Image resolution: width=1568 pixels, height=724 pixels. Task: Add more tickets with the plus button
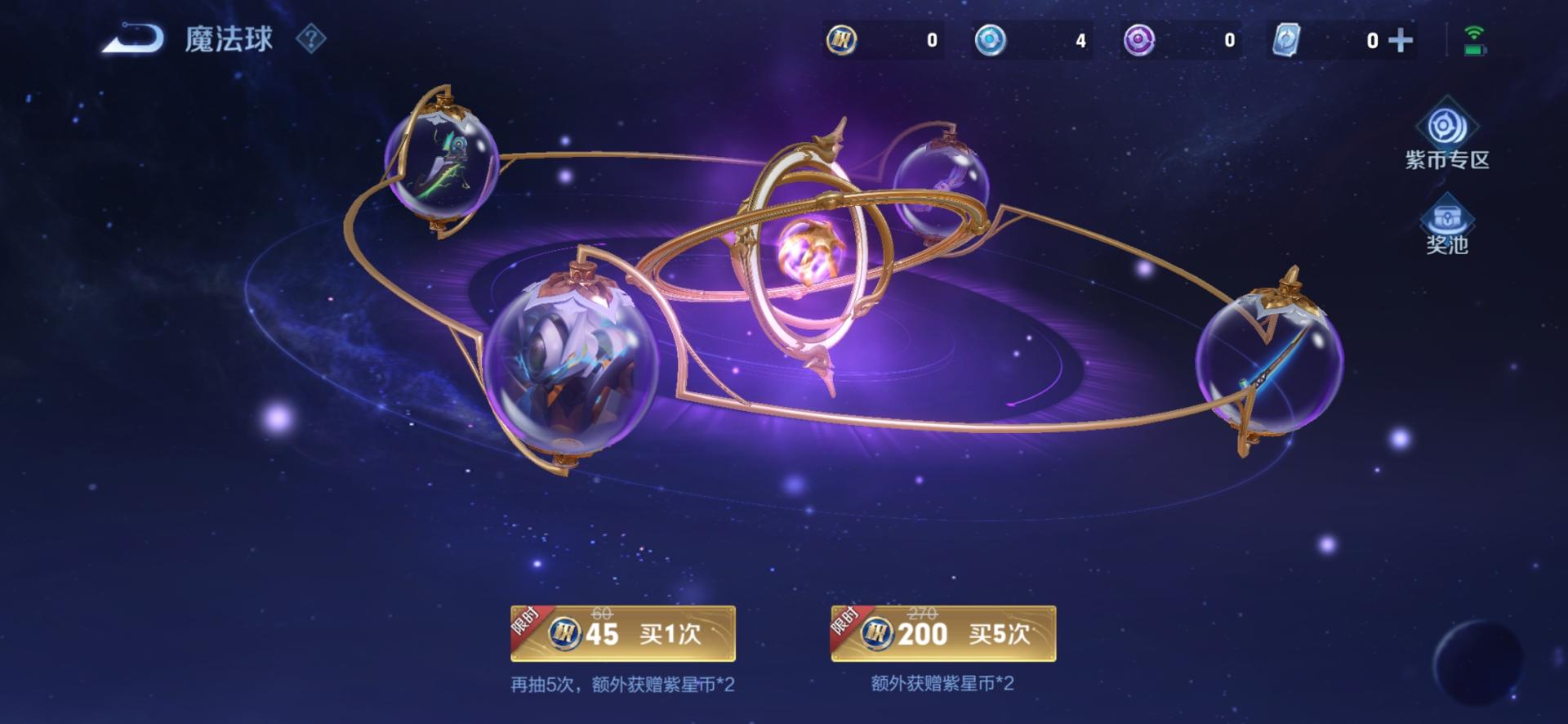click(x=1401, y=40)
